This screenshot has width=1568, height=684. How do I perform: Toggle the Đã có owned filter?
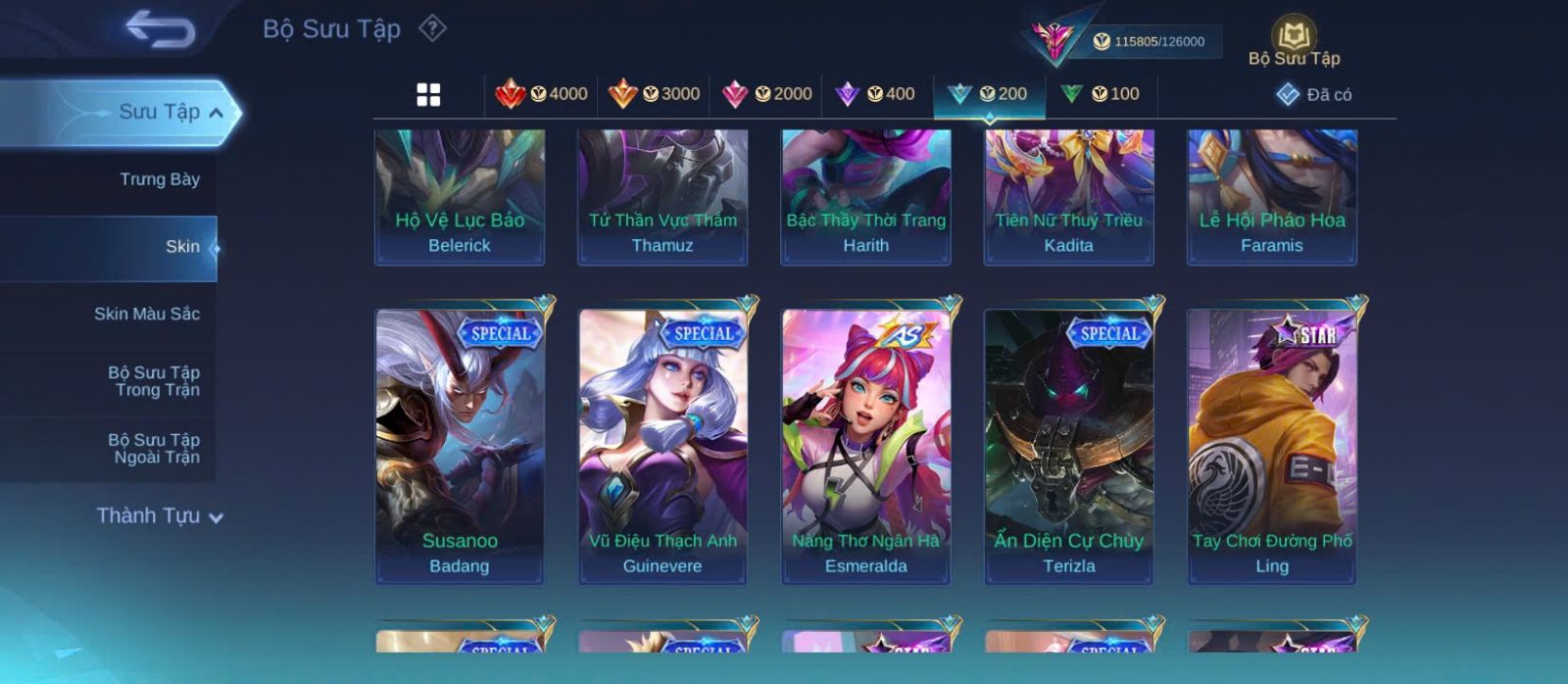1314,95
